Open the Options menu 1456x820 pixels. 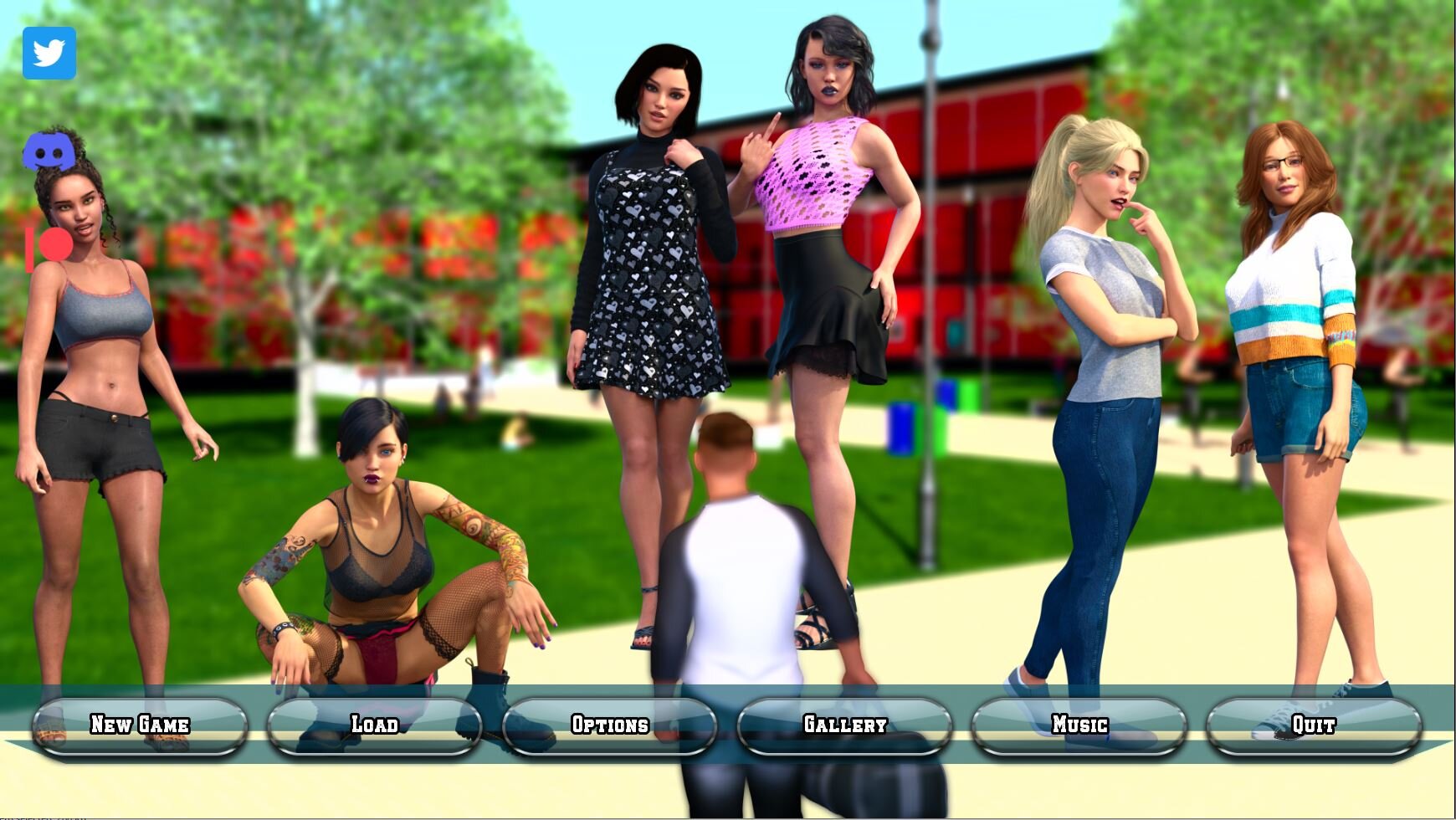pos(609,725)
